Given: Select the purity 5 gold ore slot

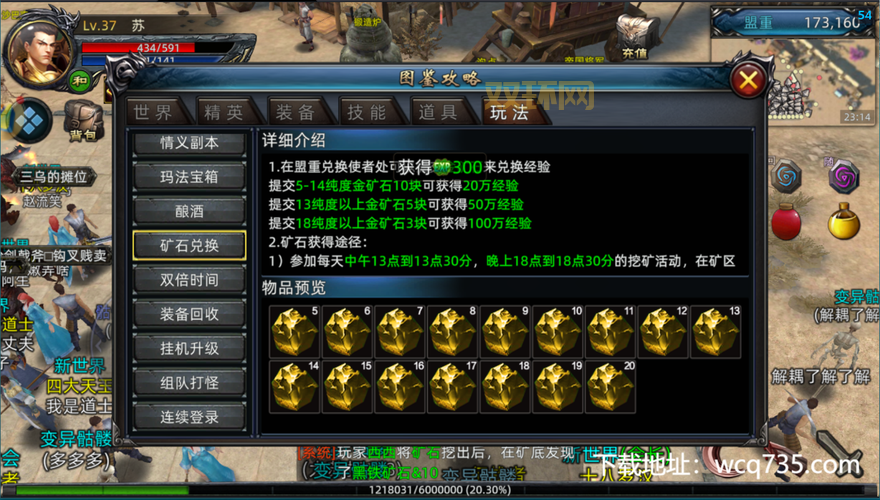Looking at the screenshot, I should point(294,331).
